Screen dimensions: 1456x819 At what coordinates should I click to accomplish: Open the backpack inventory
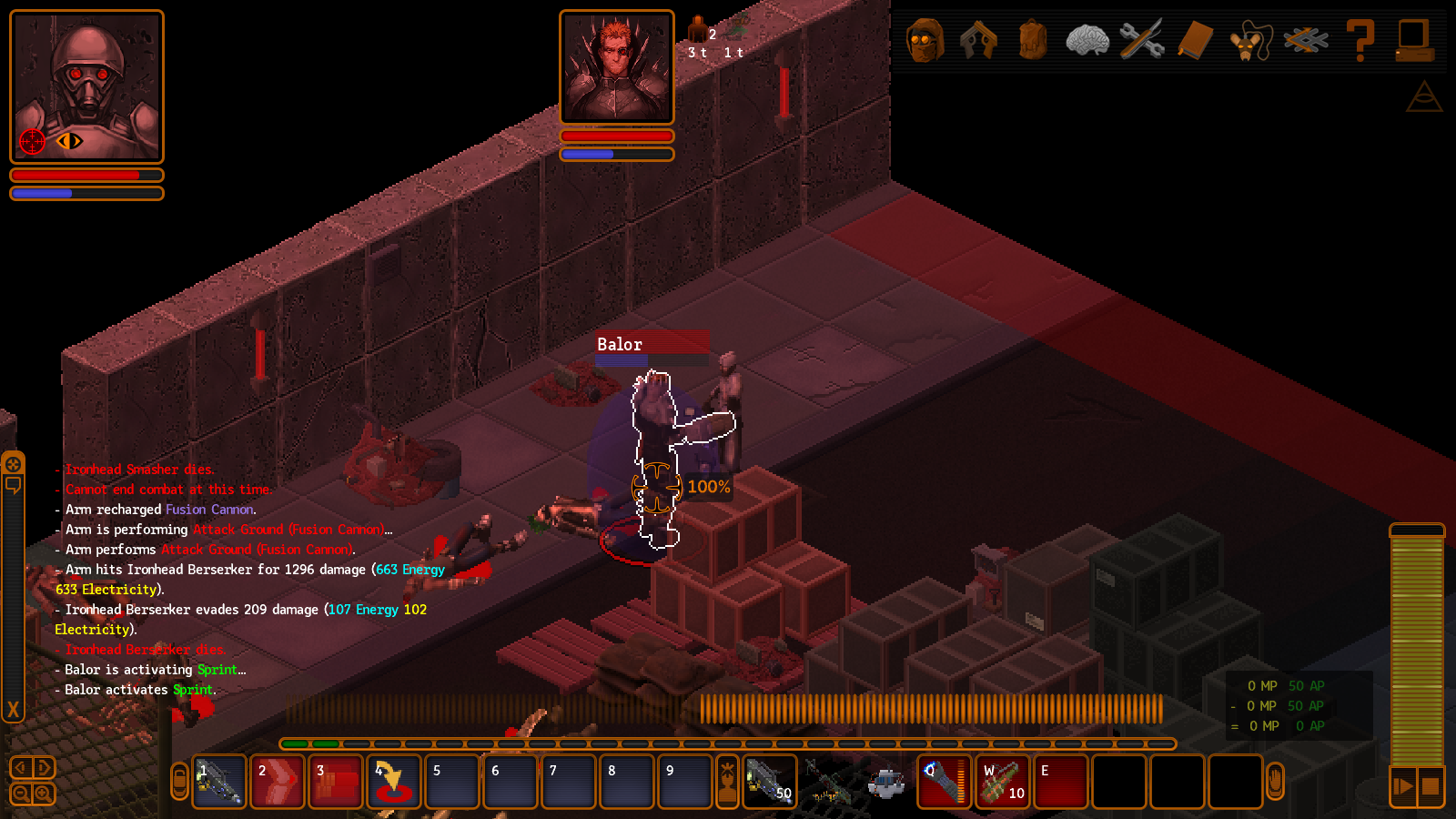coord(1033,41)
